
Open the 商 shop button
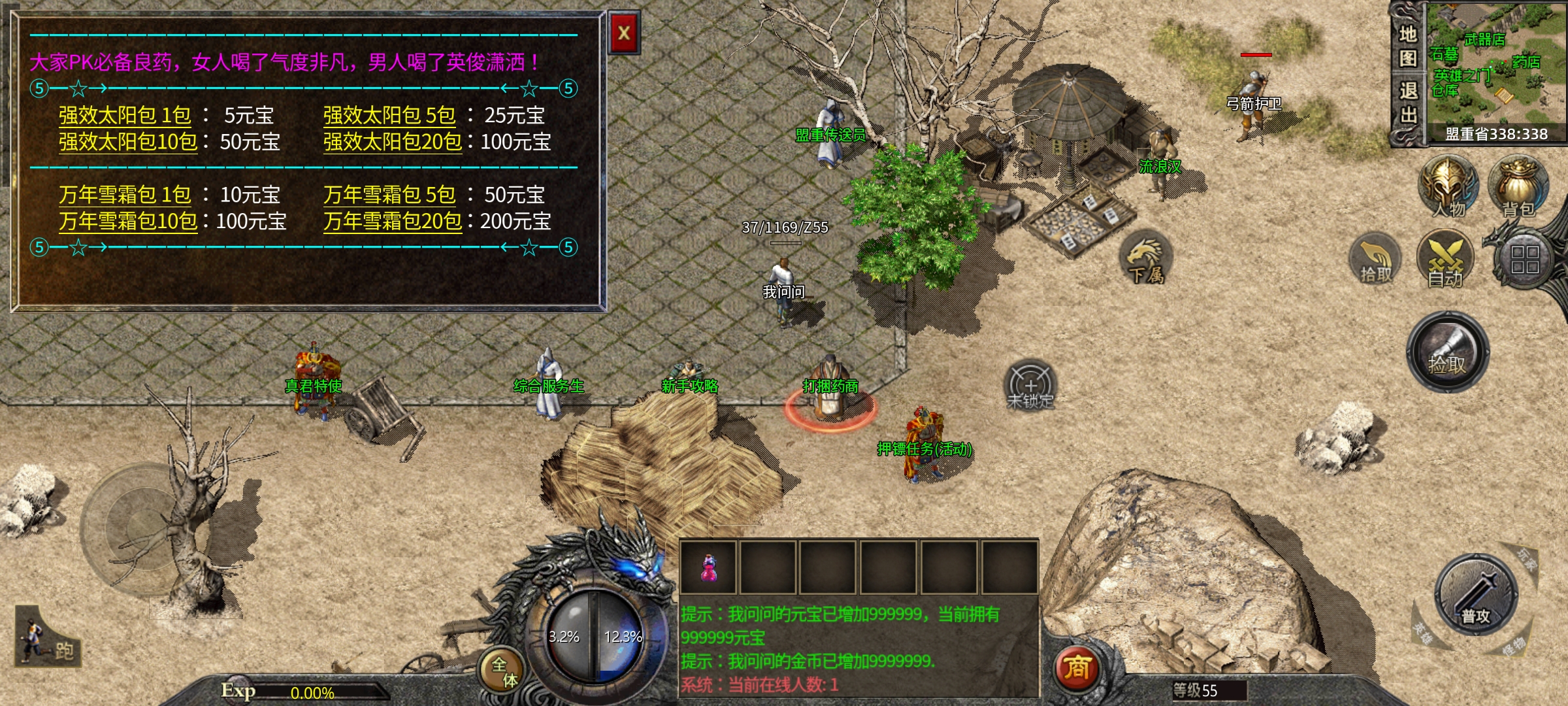[x=1077, y=668]
